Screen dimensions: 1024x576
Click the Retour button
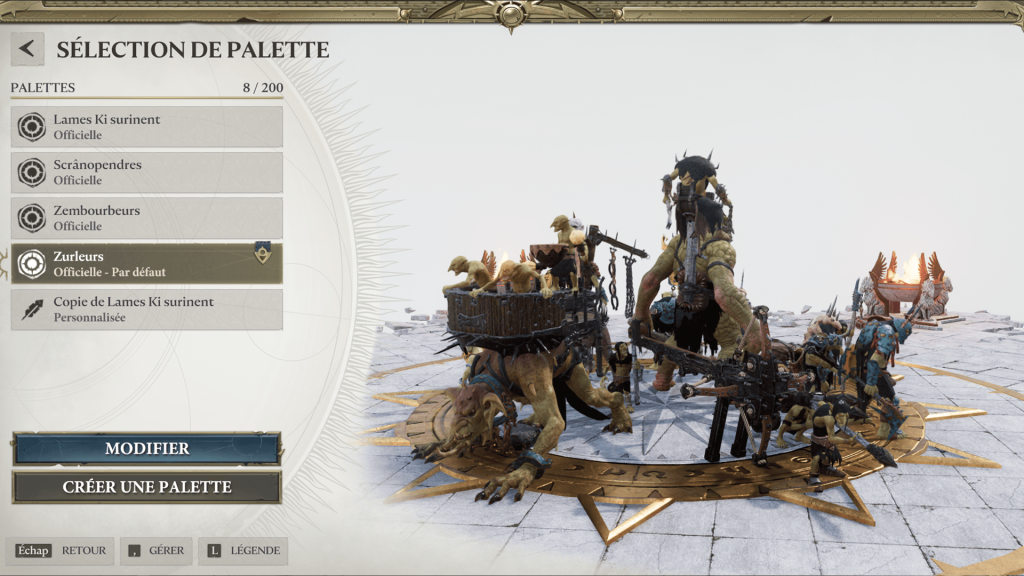(x=63, y=551)
